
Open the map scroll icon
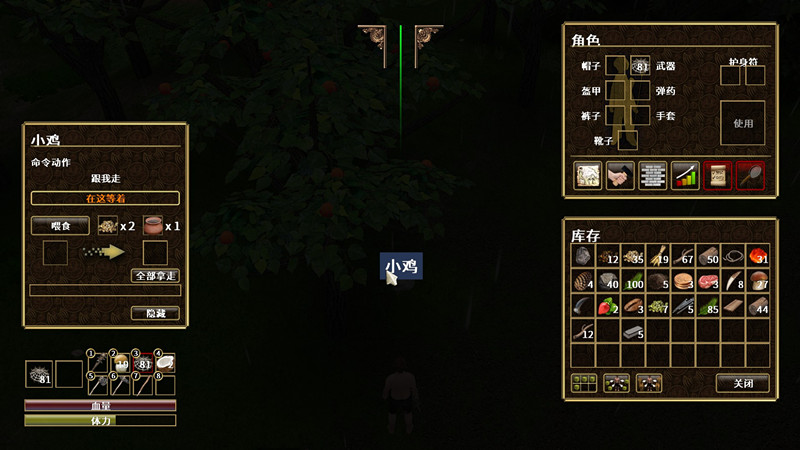(587, 175)
